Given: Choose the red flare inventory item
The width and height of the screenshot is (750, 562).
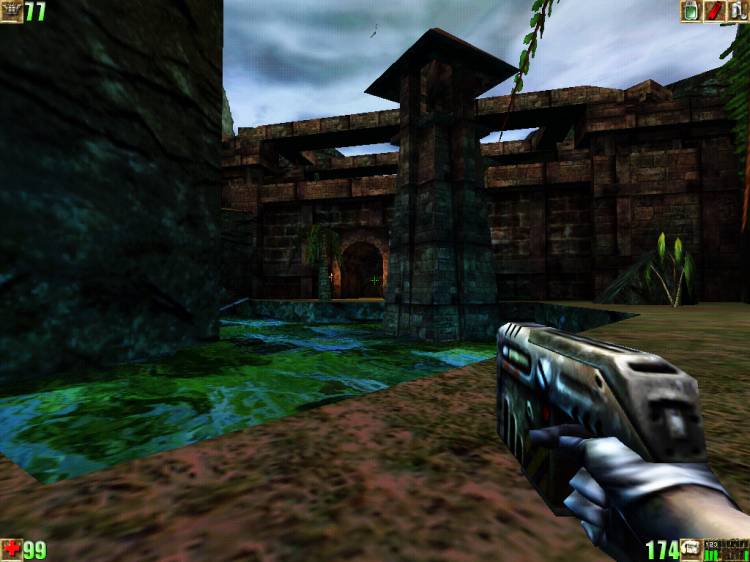Looking at the screenshot, I should coord(714,11).
